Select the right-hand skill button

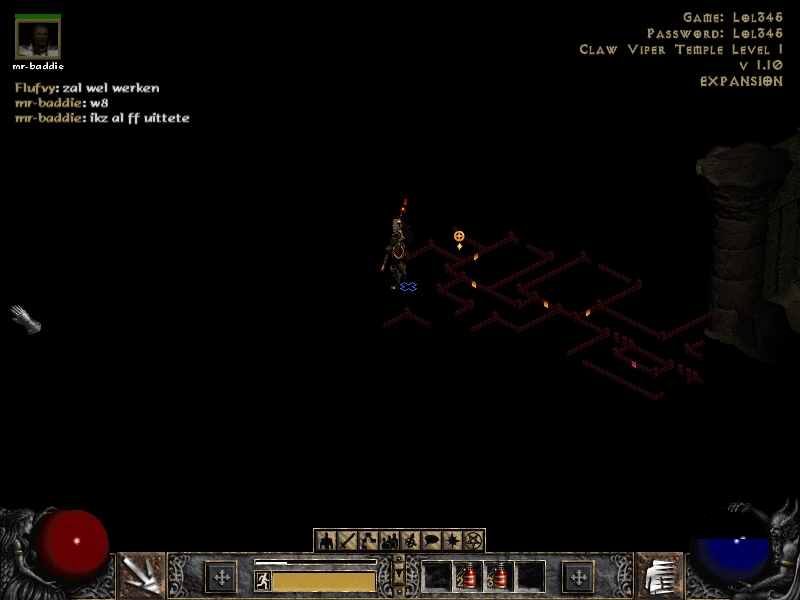point(658,576)
